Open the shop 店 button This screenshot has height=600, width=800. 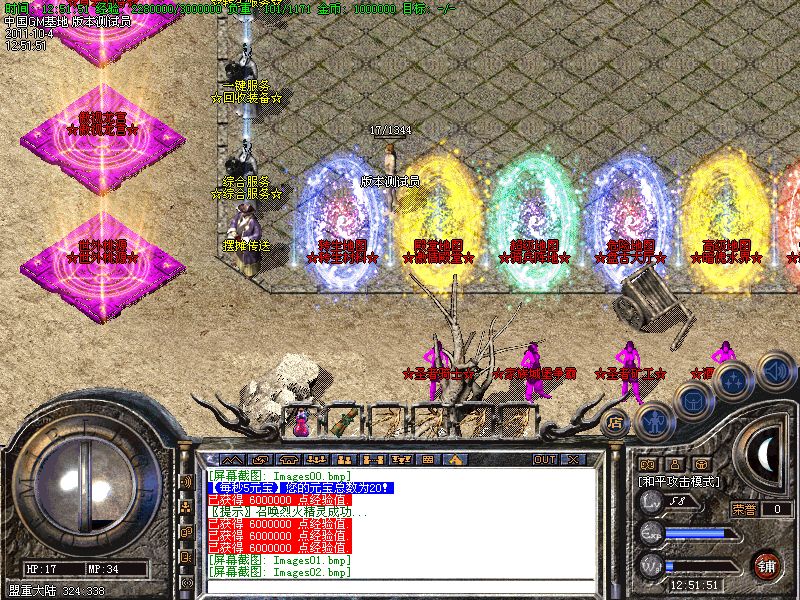pos(617,420)
